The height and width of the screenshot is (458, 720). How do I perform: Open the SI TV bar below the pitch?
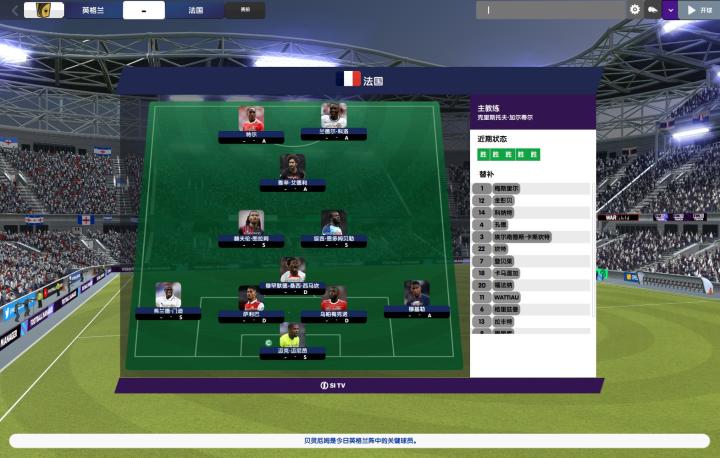pyautogui.click(x=359, y=385)
